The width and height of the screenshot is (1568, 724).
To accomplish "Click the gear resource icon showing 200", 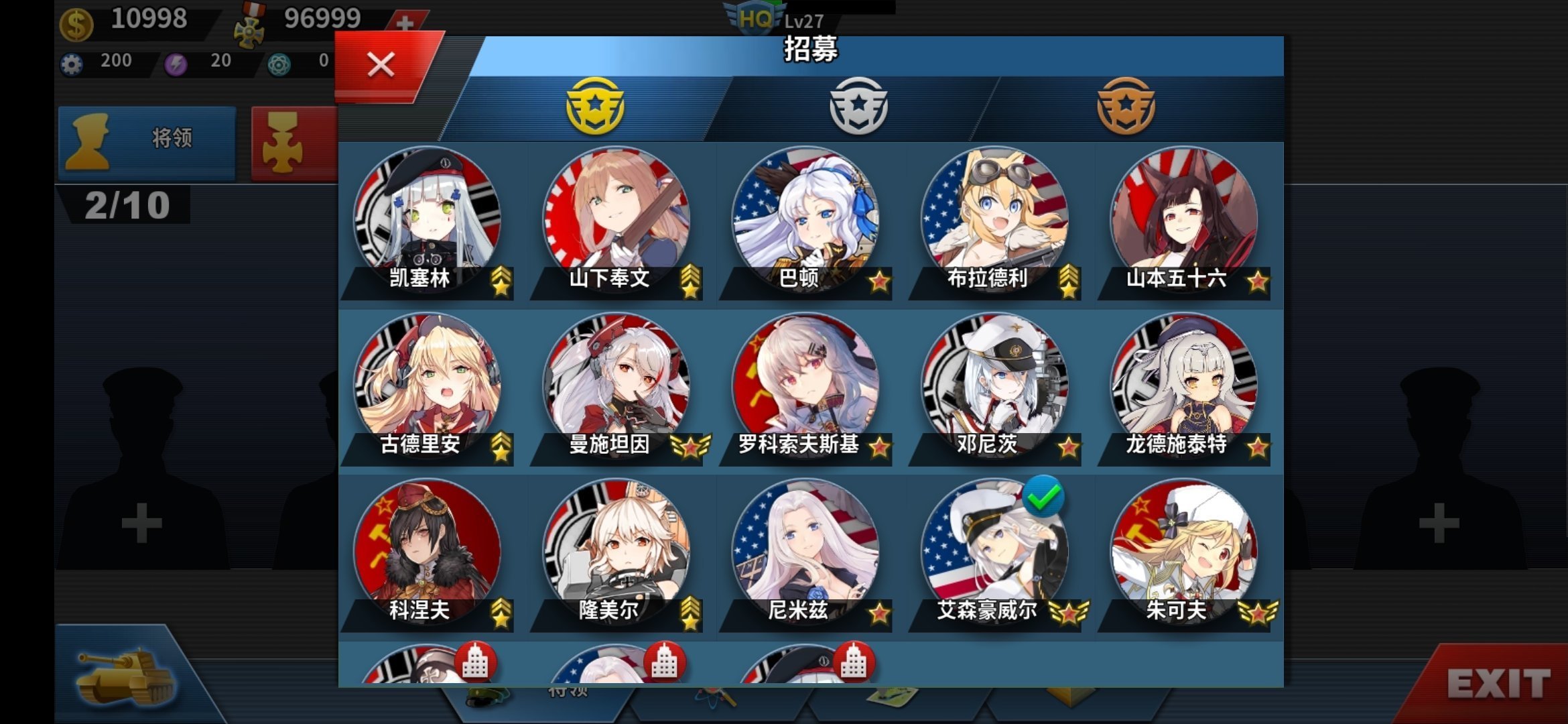I will pos(74,62).
